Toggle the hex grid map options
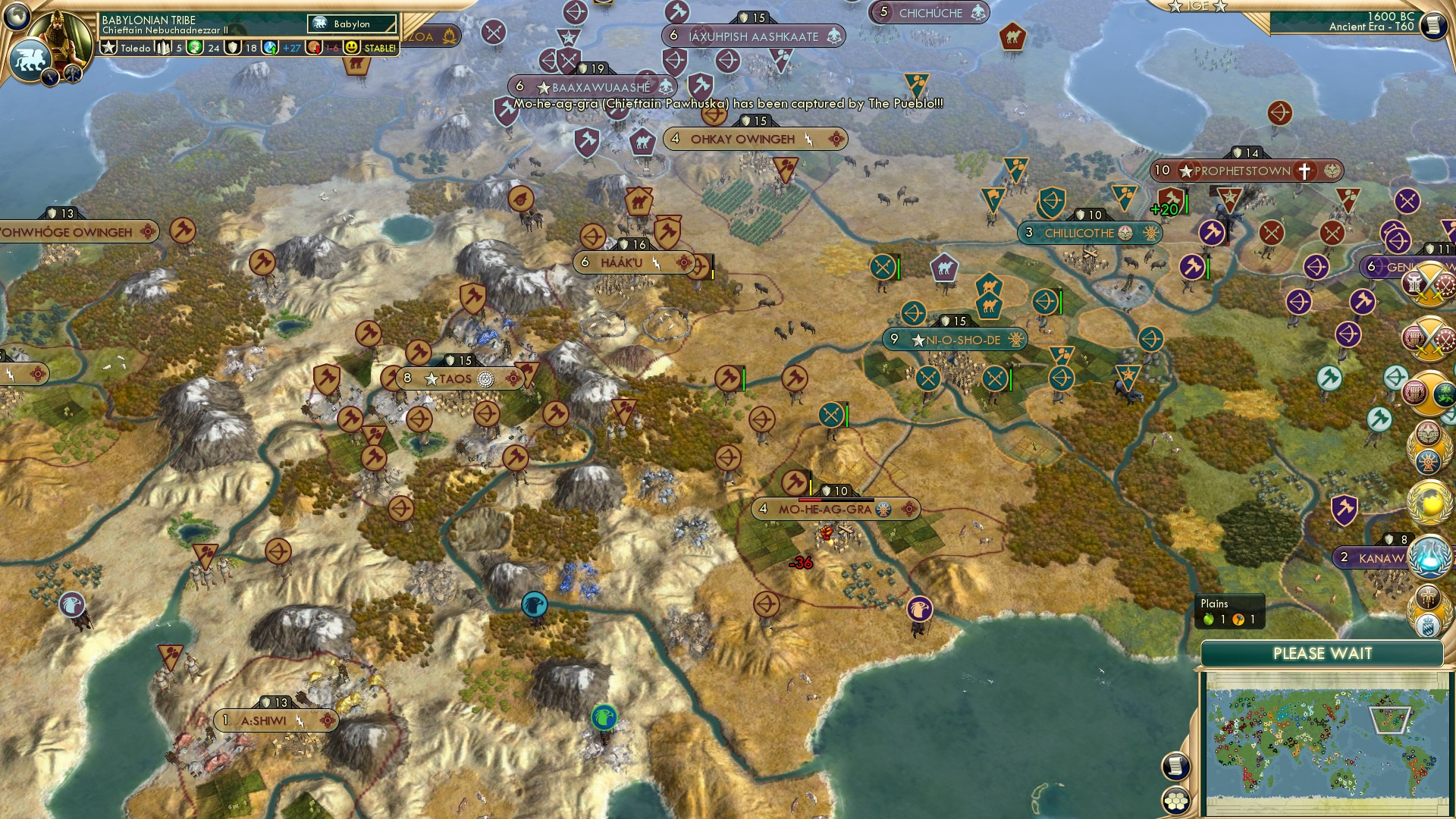Image resolution: width=1456 pixels, height=819 pixels. point(1175,801)
